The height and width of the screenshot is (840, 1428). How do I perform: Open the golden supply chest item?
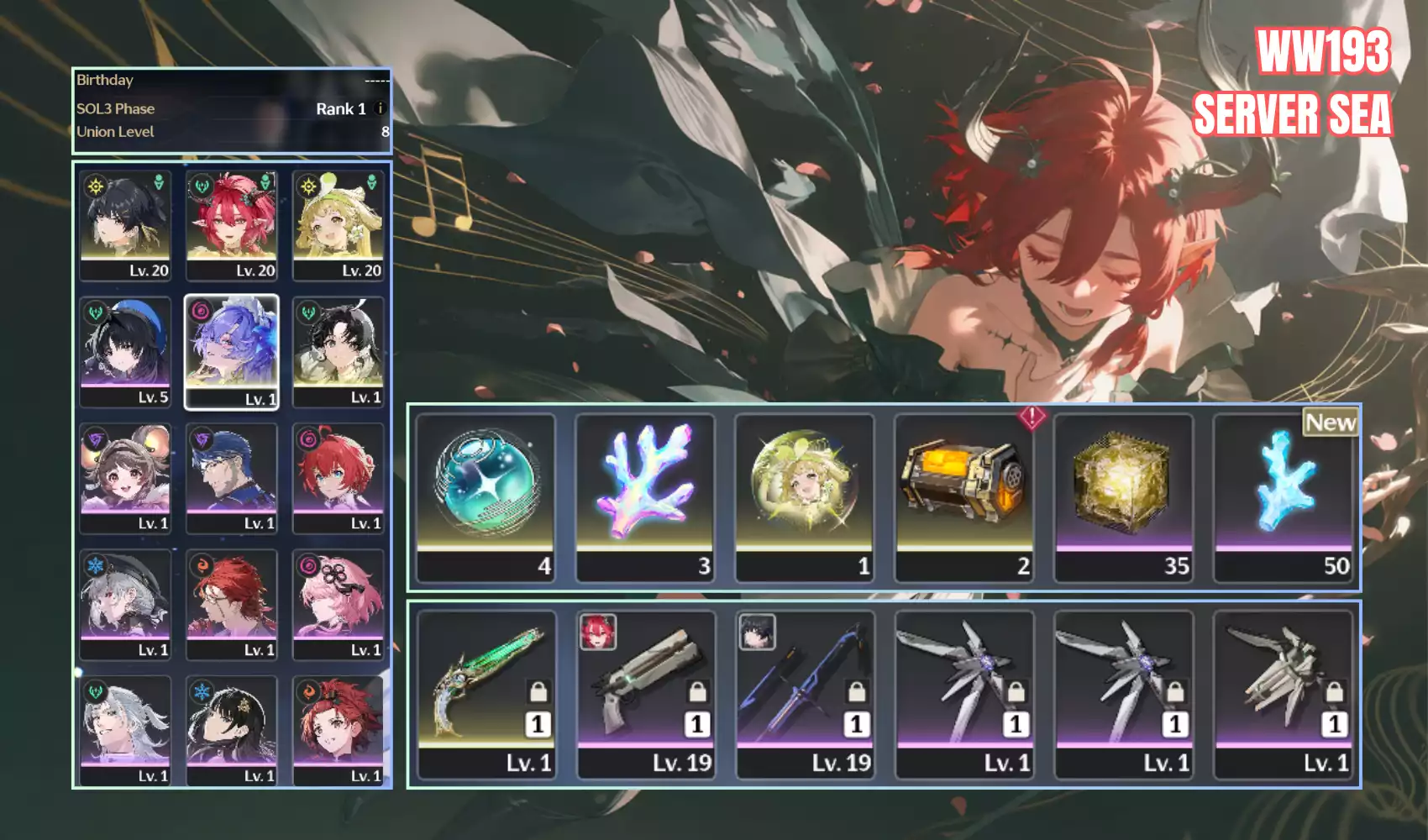coord(964,496)
